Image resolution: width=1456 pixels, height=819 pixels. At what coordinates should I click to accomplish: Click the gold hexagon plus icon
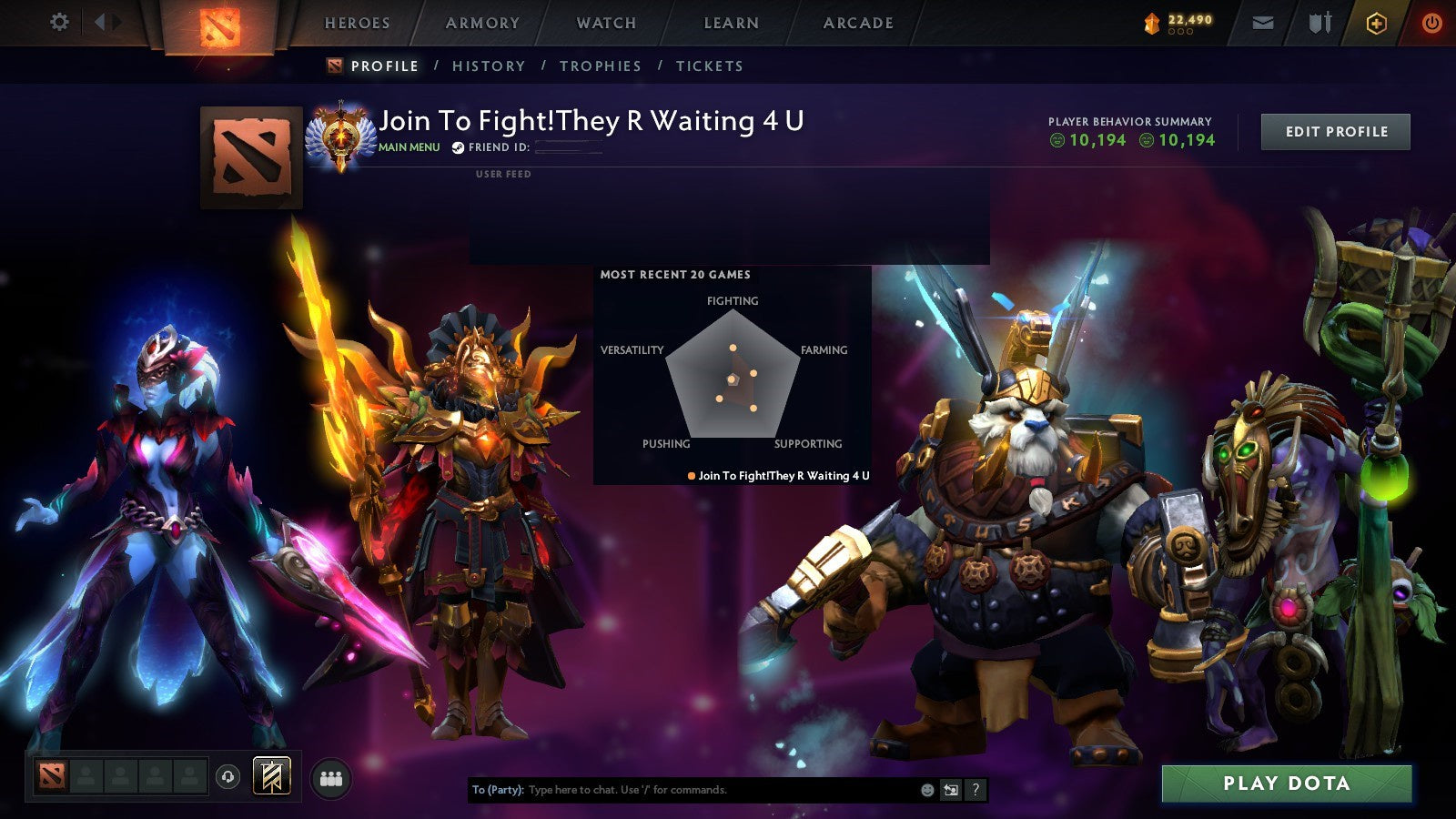pos(1377,21)
